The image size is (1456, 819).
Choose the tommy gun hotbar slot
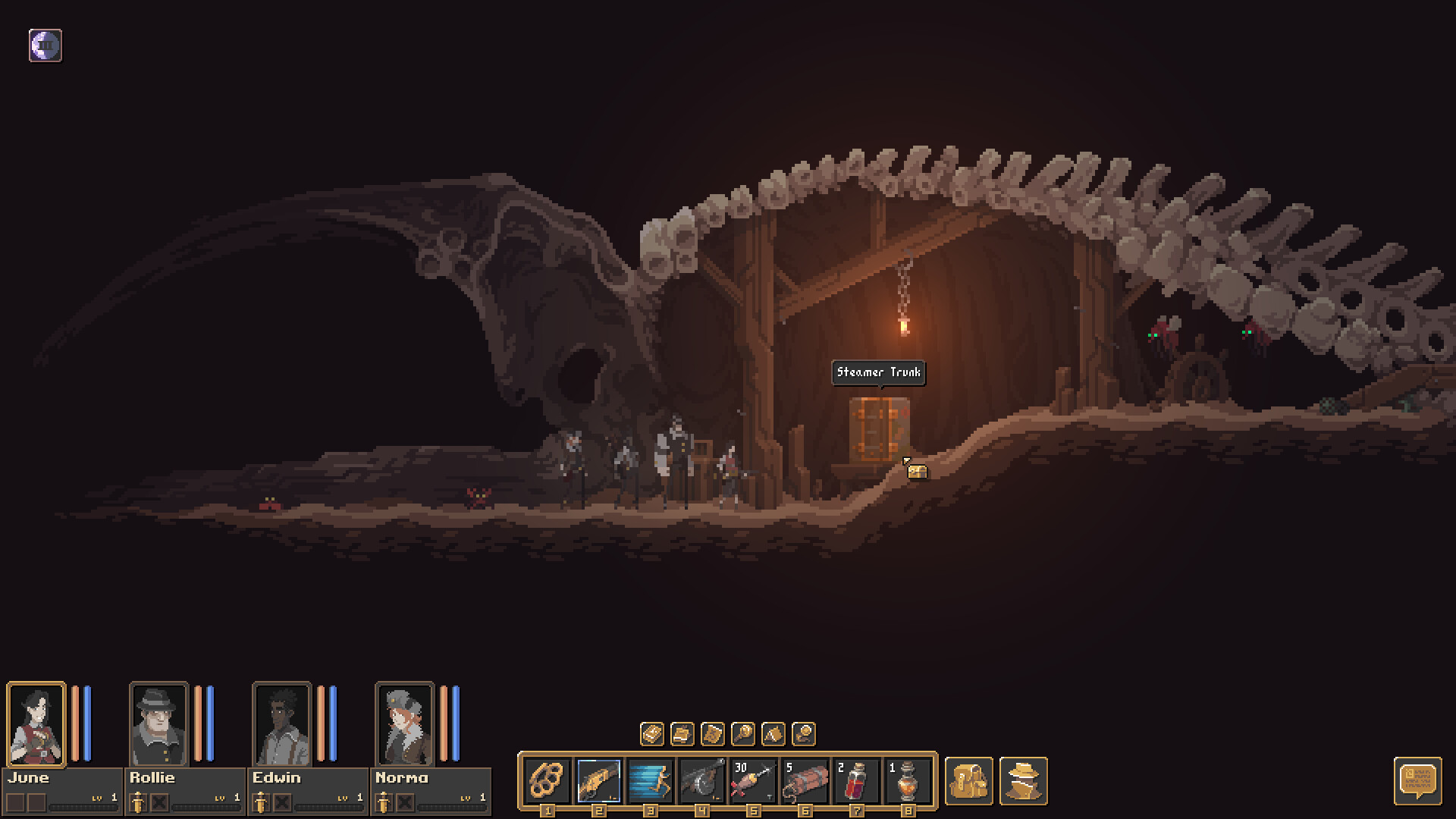tap(702, 780)
